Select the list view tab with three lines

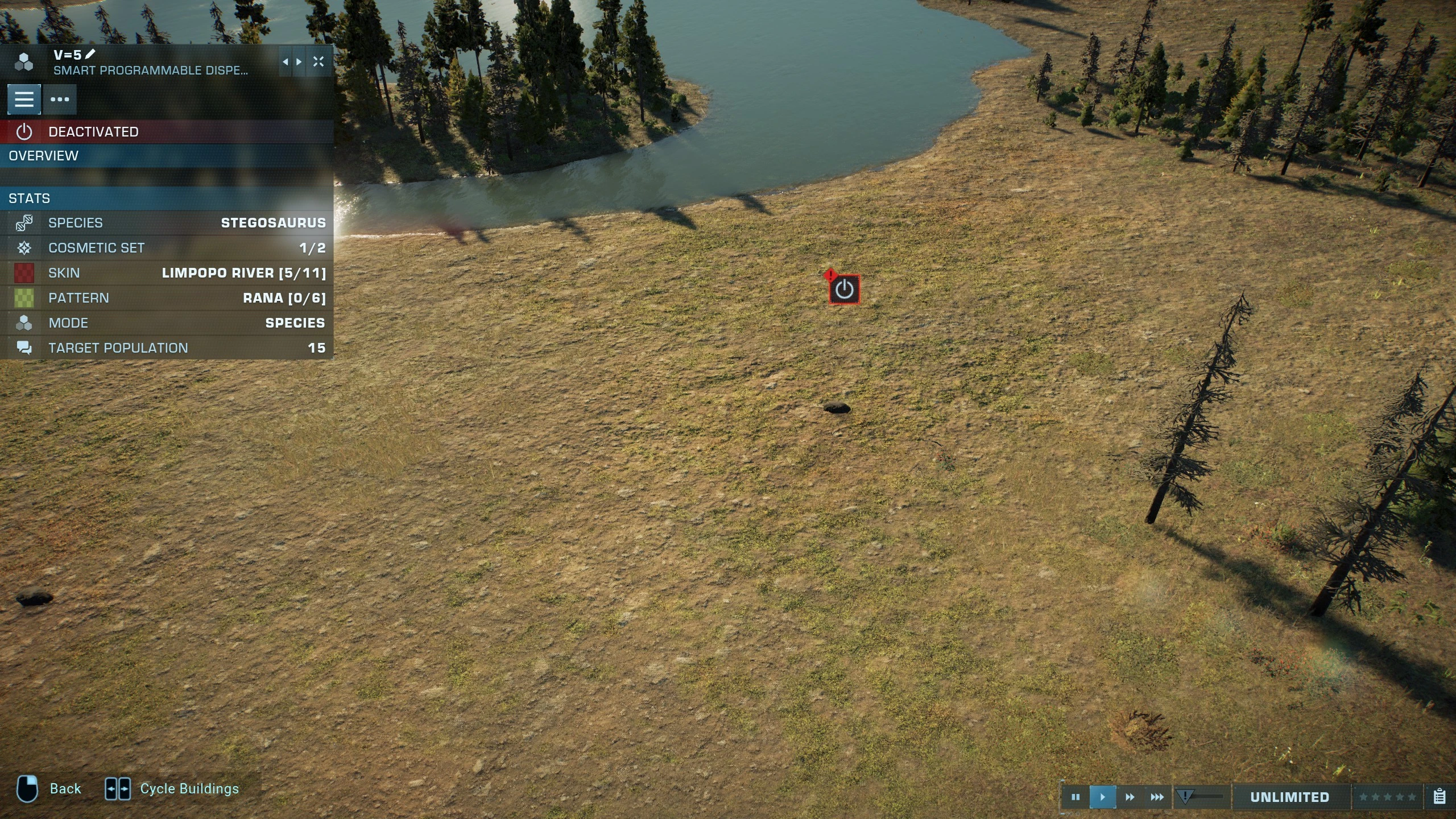[24, 100]
